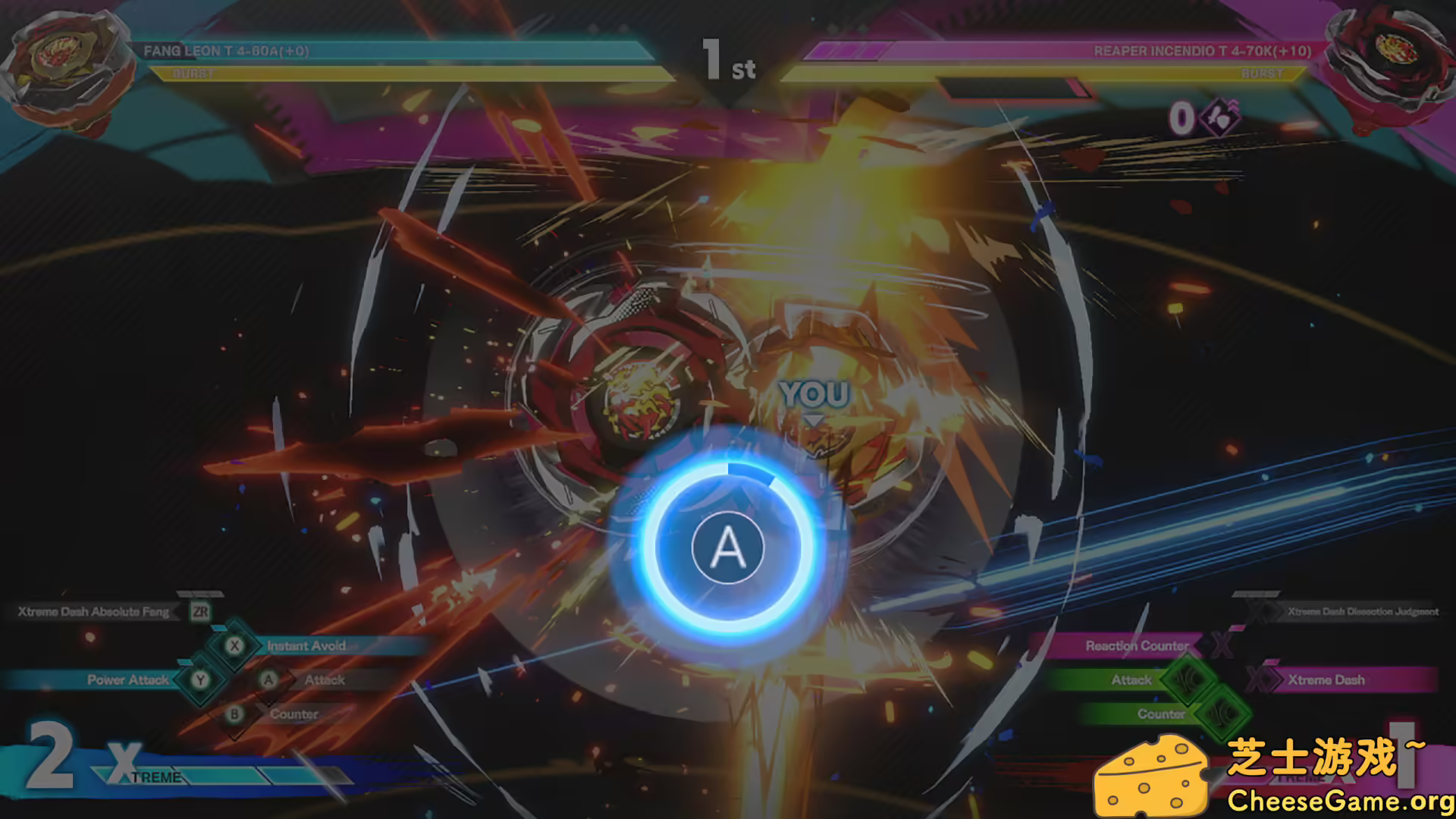Select the opponent's Attack command entry
1456x819 pixels.
click(x=1131, y=679)
